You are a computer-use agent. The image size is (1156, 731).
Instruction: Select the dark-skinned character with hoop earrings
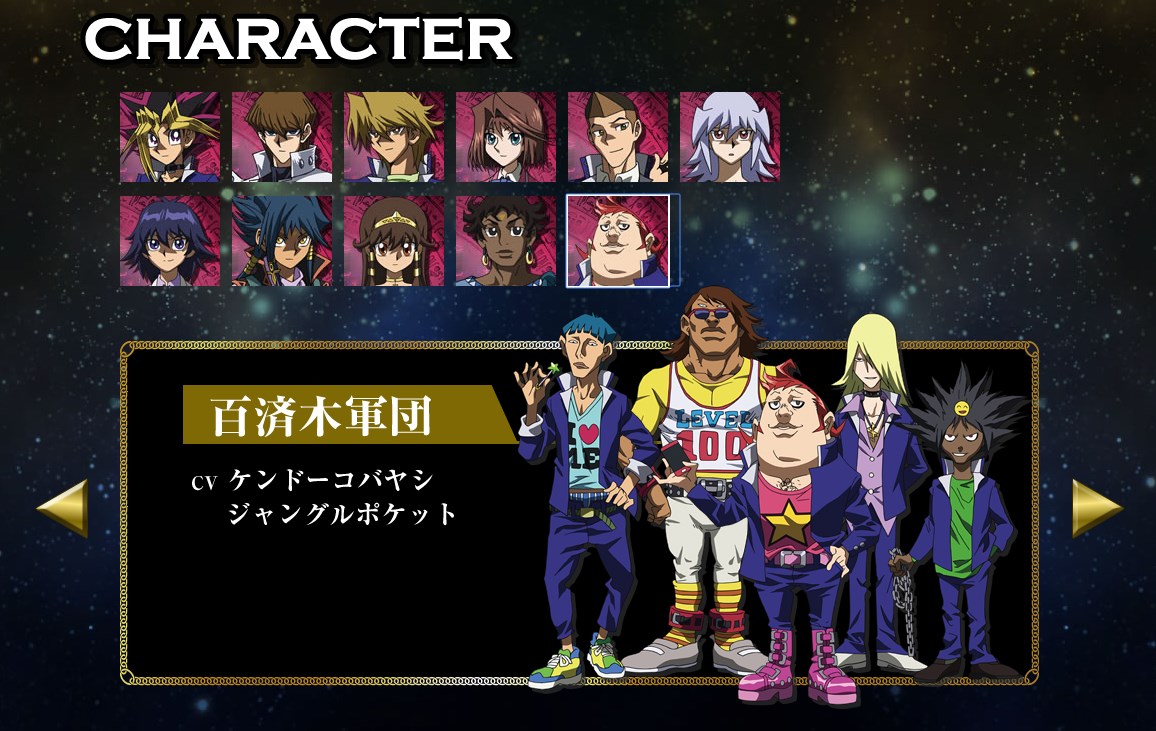(505, 241)
